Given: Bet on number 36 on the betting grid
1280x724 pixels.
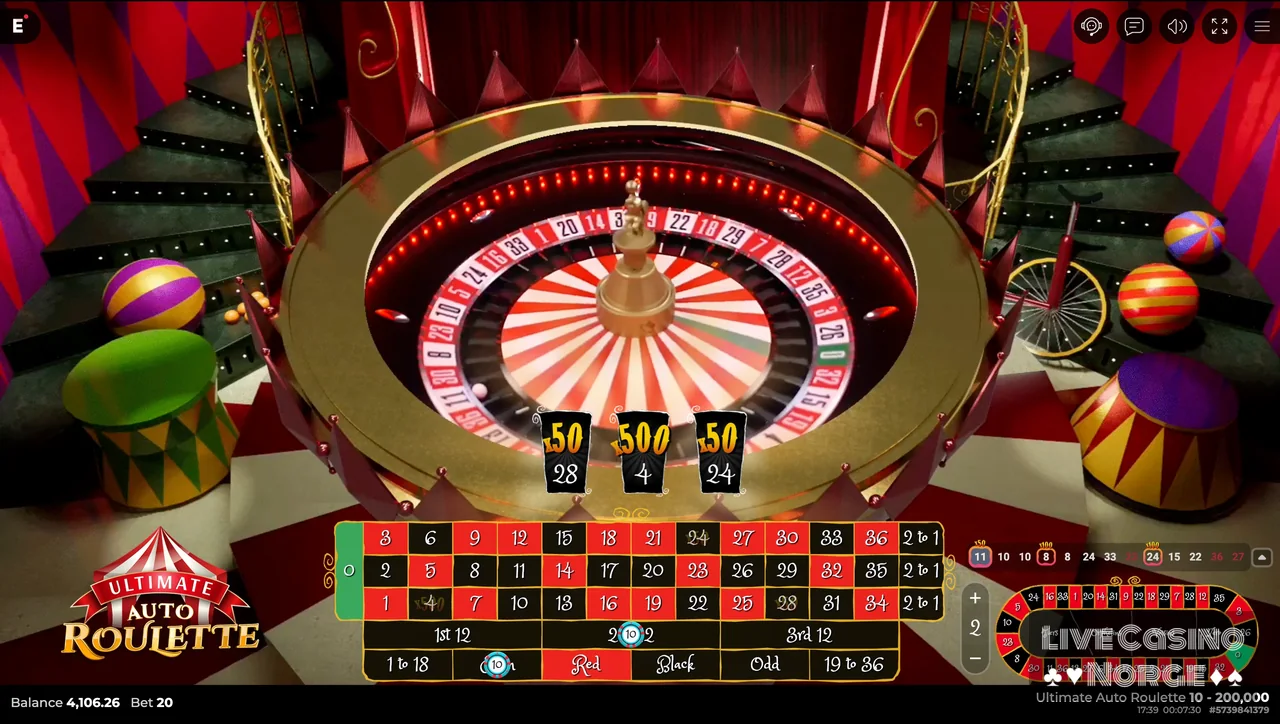Looking at the screenshot, I should [877, 537].
